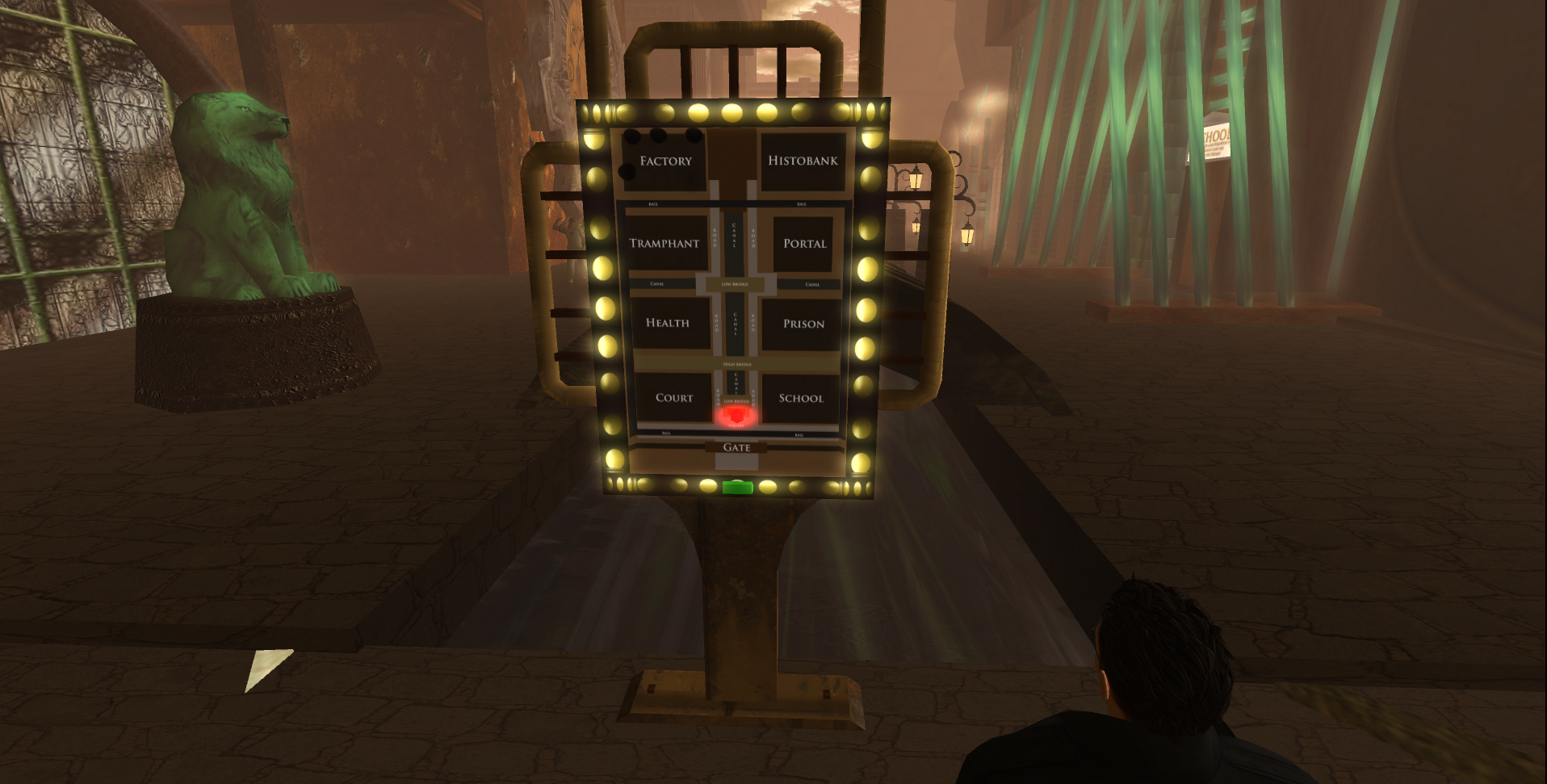Select the Portal destination tile
Image resolution: width=1547 pixels, height=784 pixels.
click(804, 244)
